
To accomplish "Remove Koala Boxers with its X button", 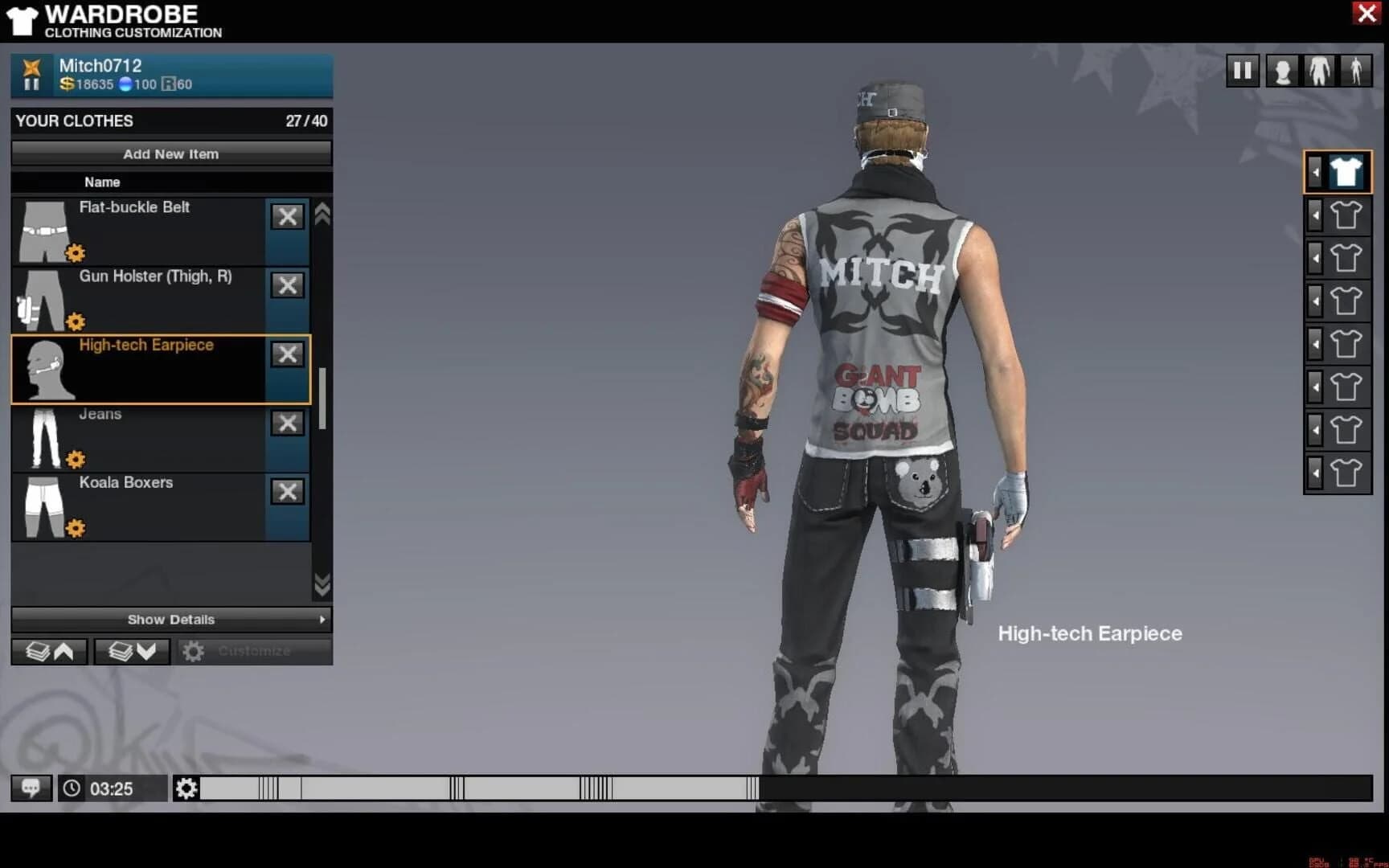I will point(287,492).
